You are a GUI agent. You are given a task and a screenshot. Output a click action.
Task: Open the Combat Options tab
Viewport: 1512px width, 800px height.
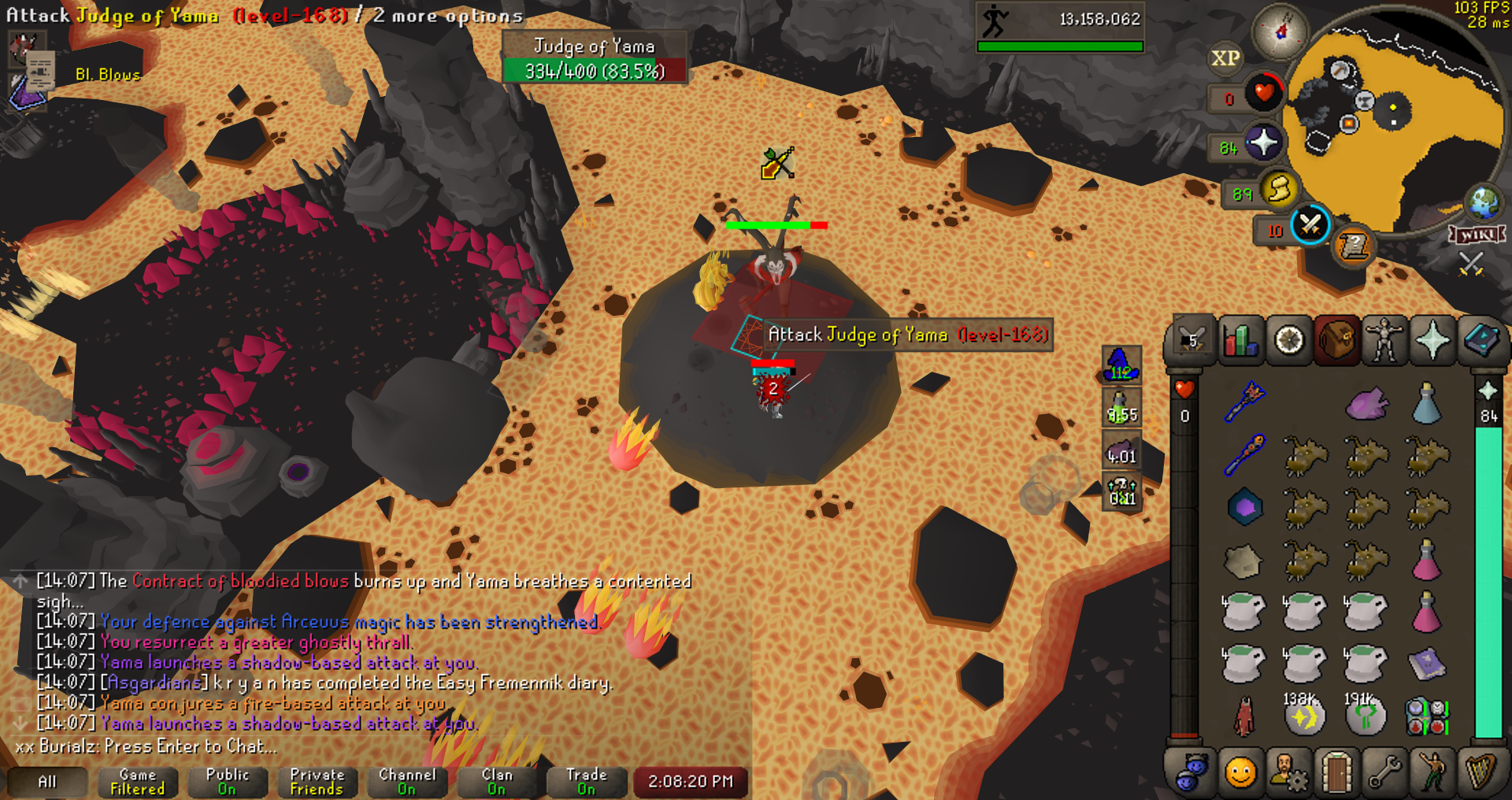1191,341
